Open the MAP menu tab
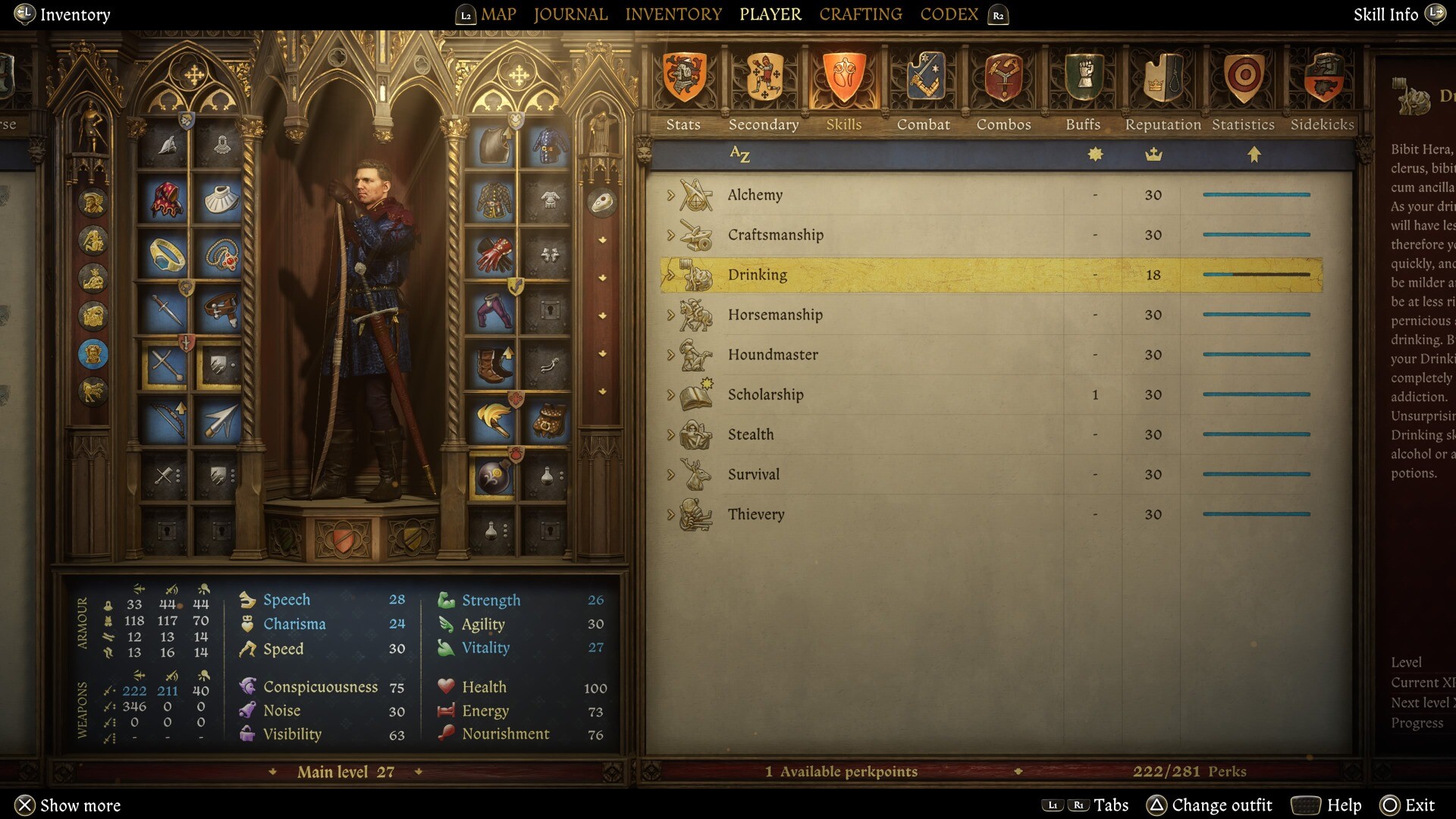 coord(498,14)
